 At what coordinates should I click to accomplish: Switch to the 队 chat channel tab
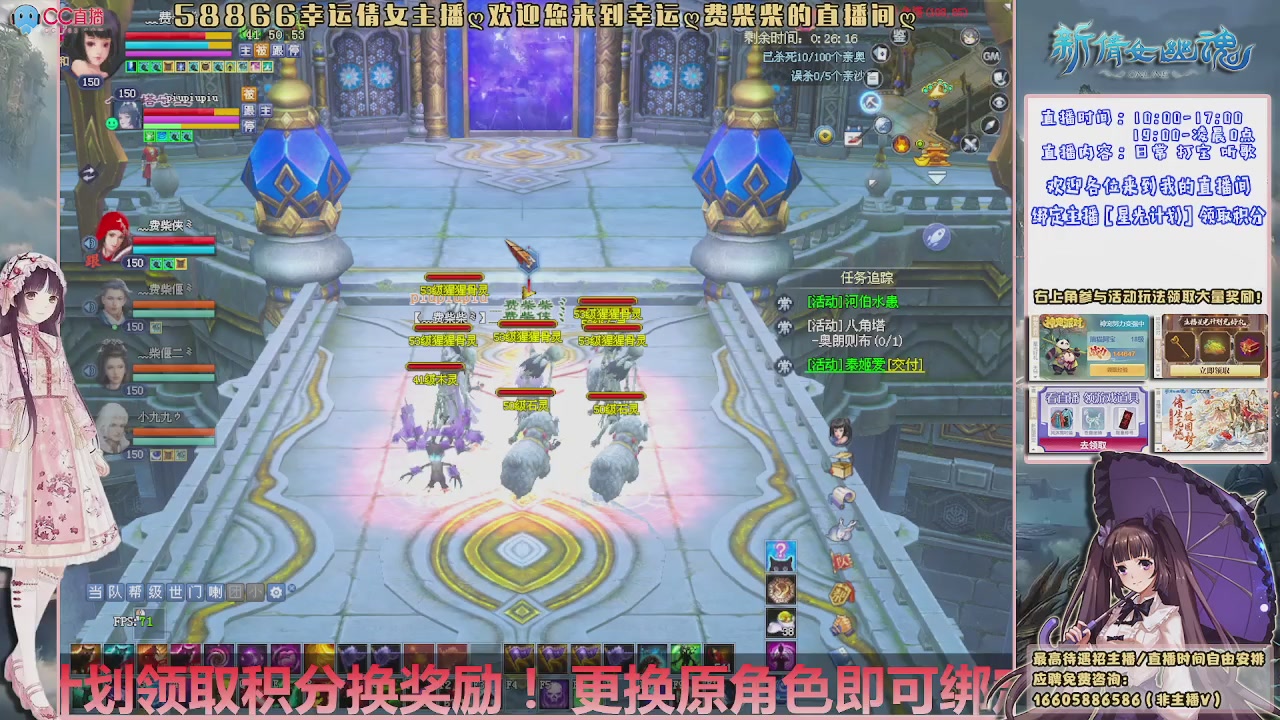115,592
